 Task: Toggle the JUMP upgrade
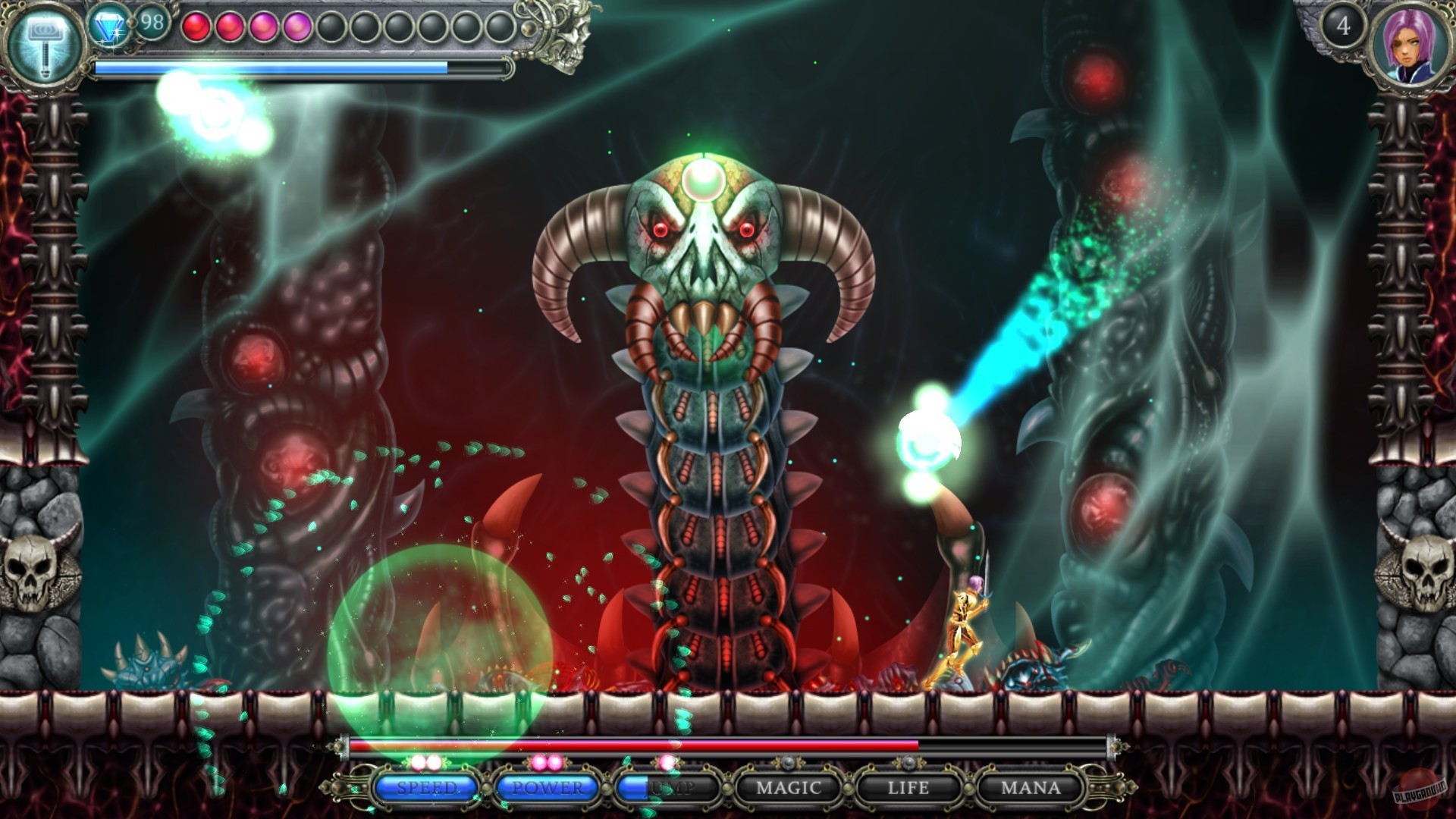(667, 789)
